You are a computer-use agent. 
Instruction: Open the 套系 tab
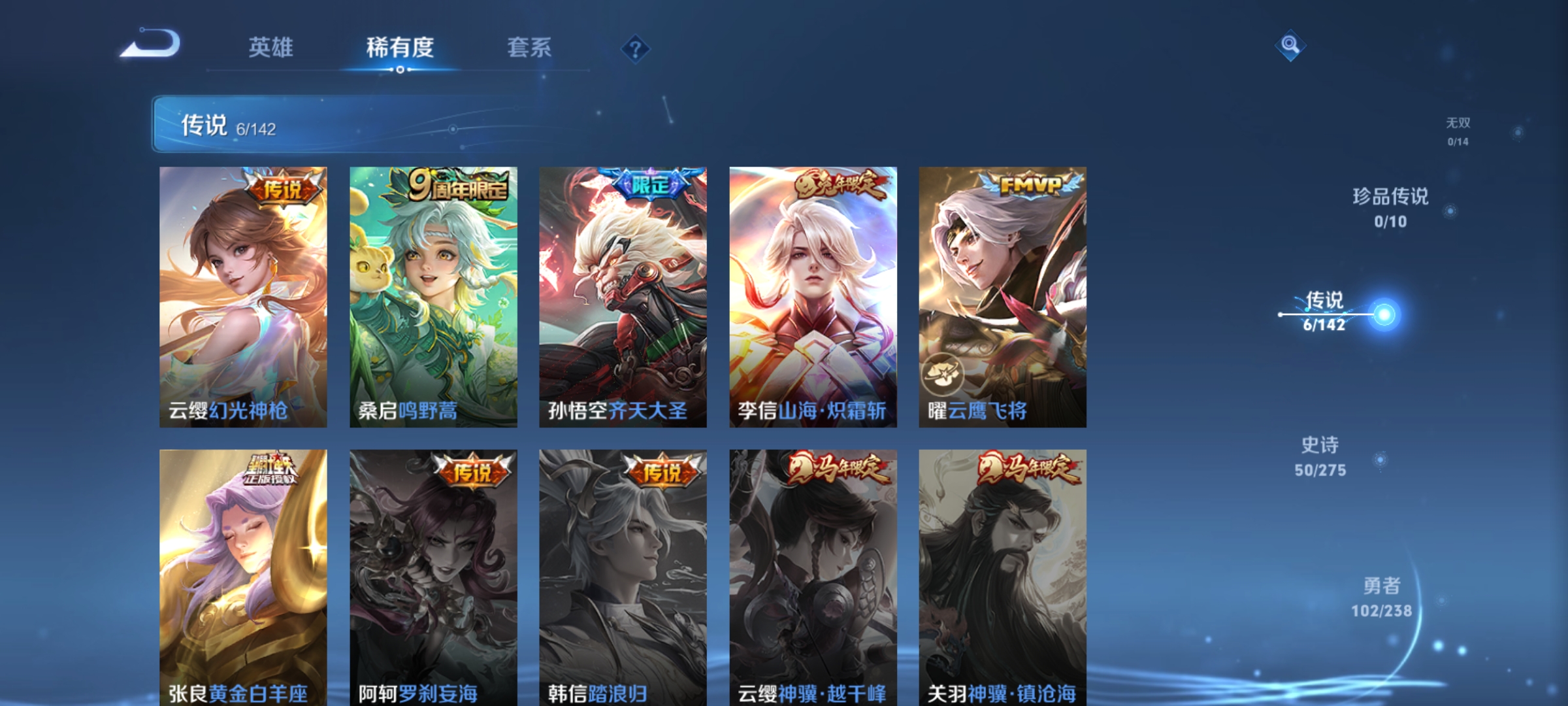[529, 47]
